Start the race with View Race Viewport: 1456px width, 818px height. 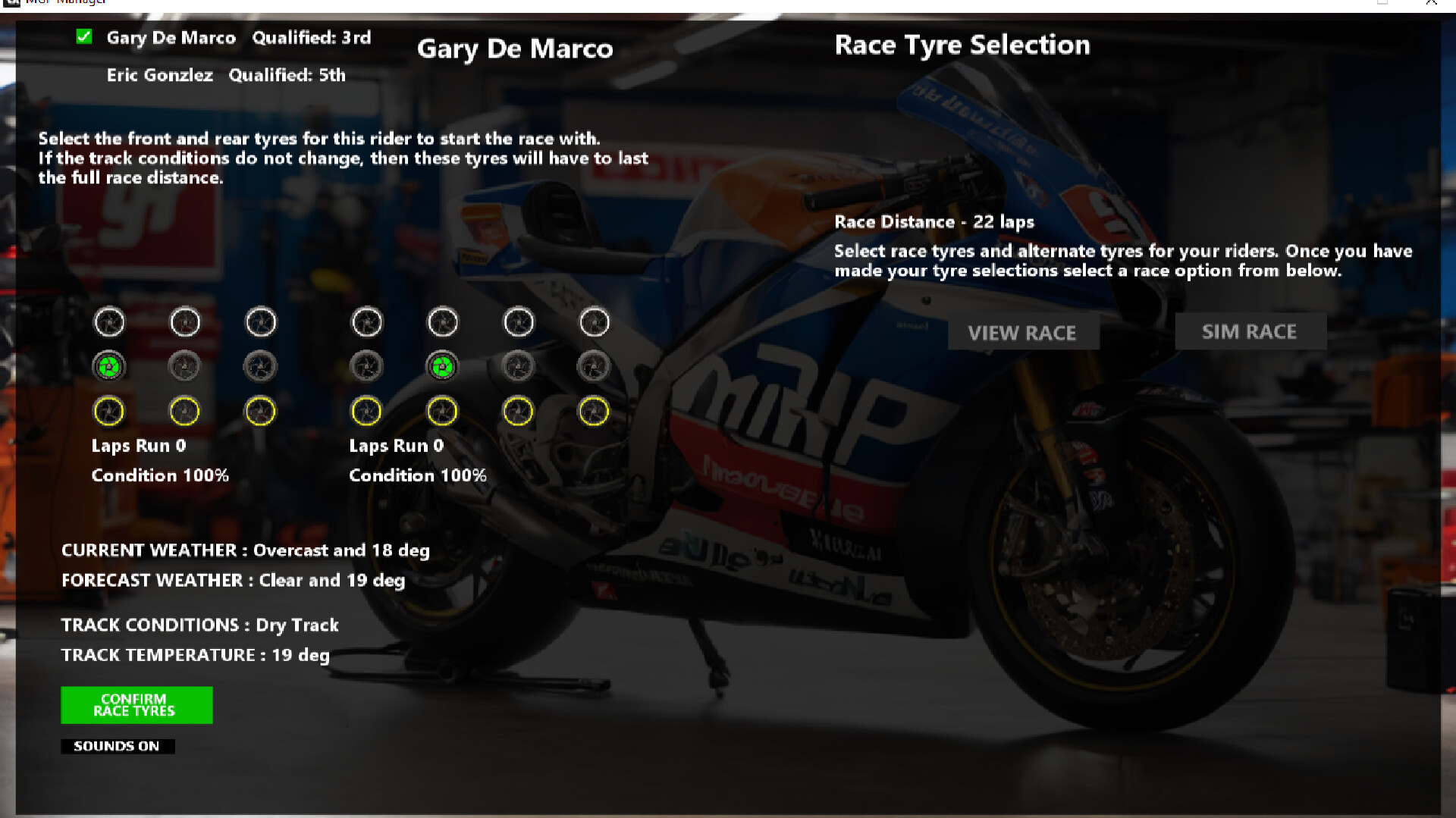(1024, 333)
